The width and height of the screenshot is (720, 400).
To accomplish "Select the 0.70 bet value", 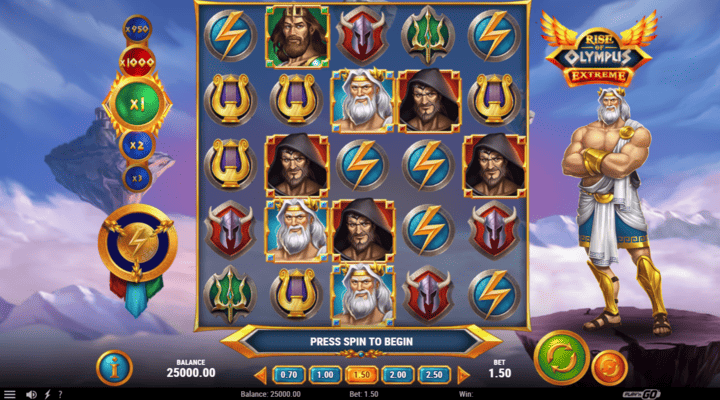I will coord(289,375).
